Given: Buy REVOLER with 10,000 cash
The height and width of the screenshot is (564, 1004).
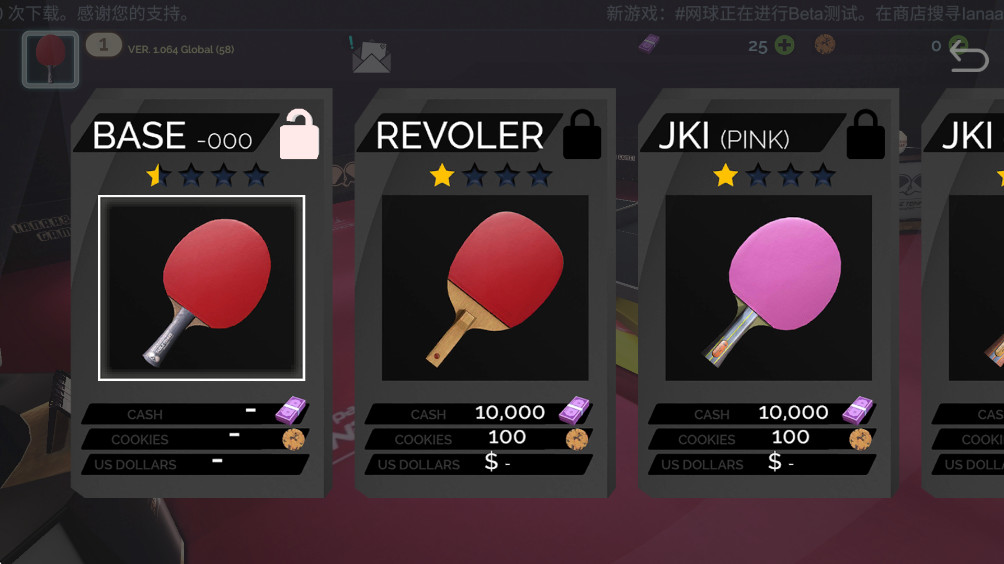Looking at the screenshot, I should (478, 413).
